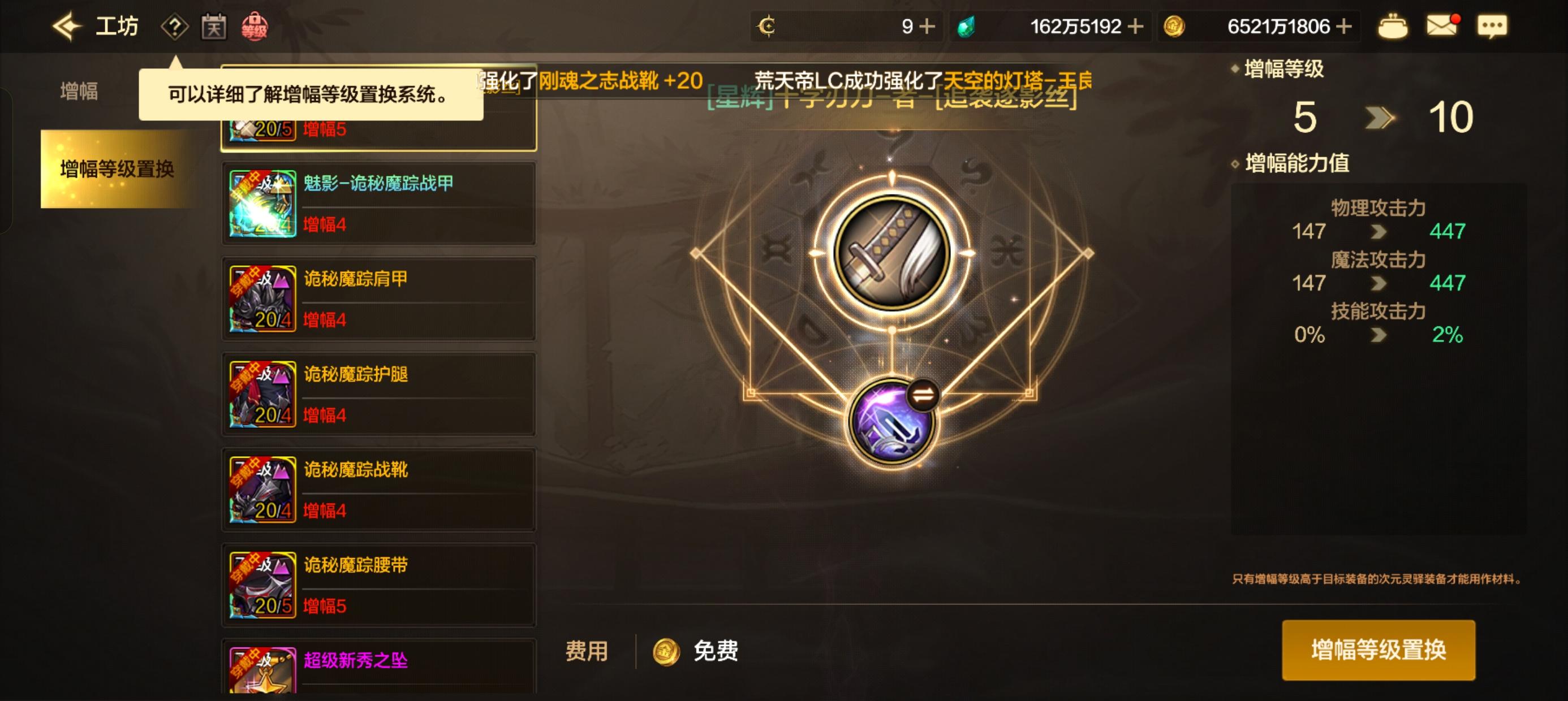Open the help question mark icon

[175, 25]
